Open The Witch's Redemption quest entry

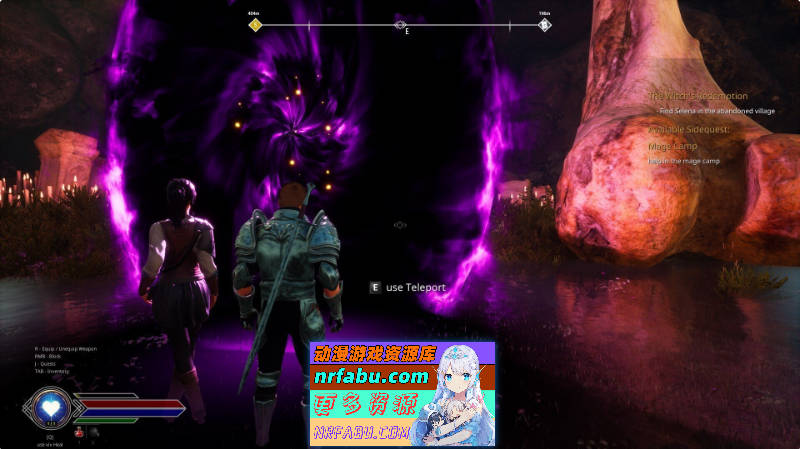point(697,96)
